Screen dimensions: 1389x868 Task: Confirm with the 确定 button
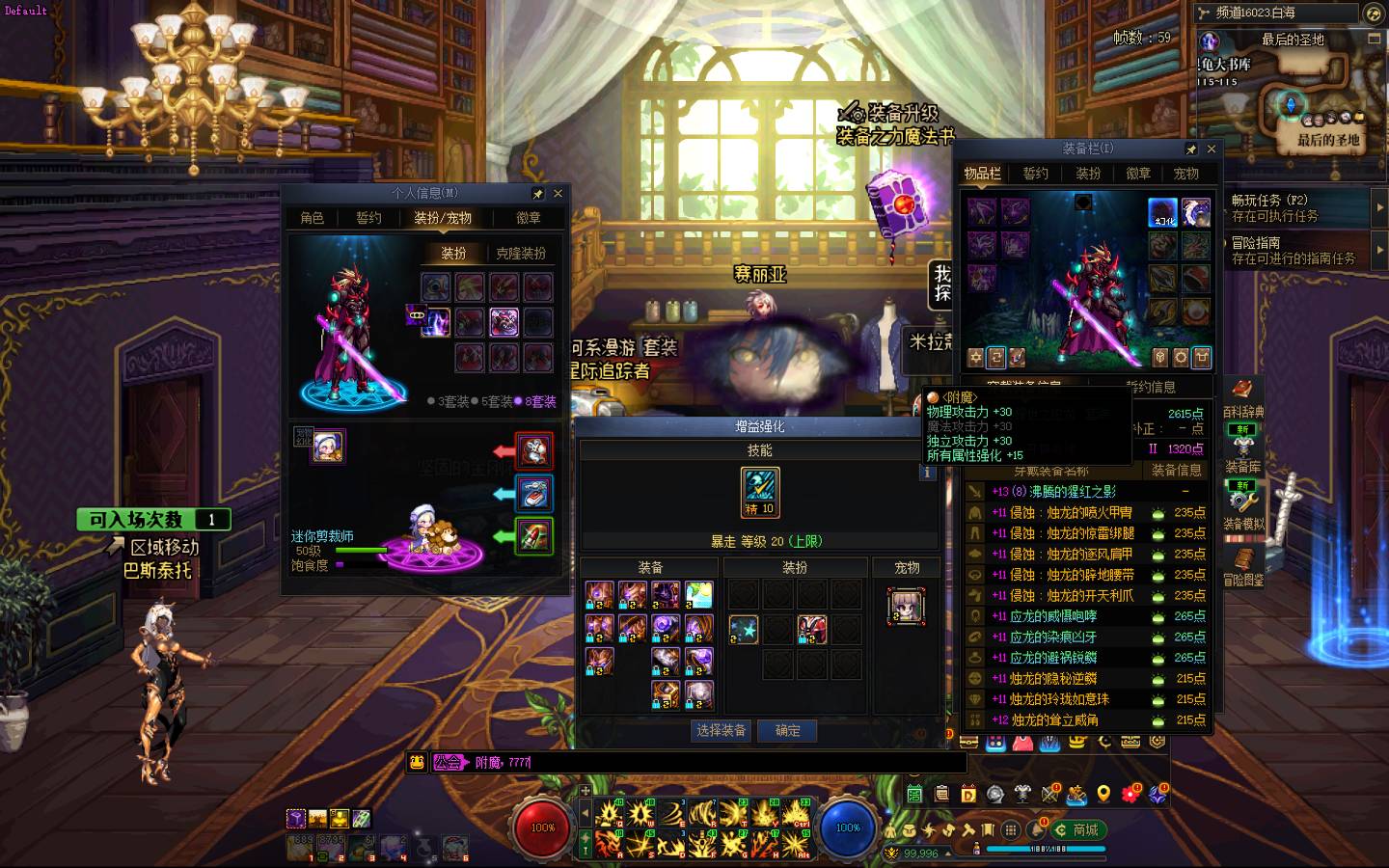[787, 730]
